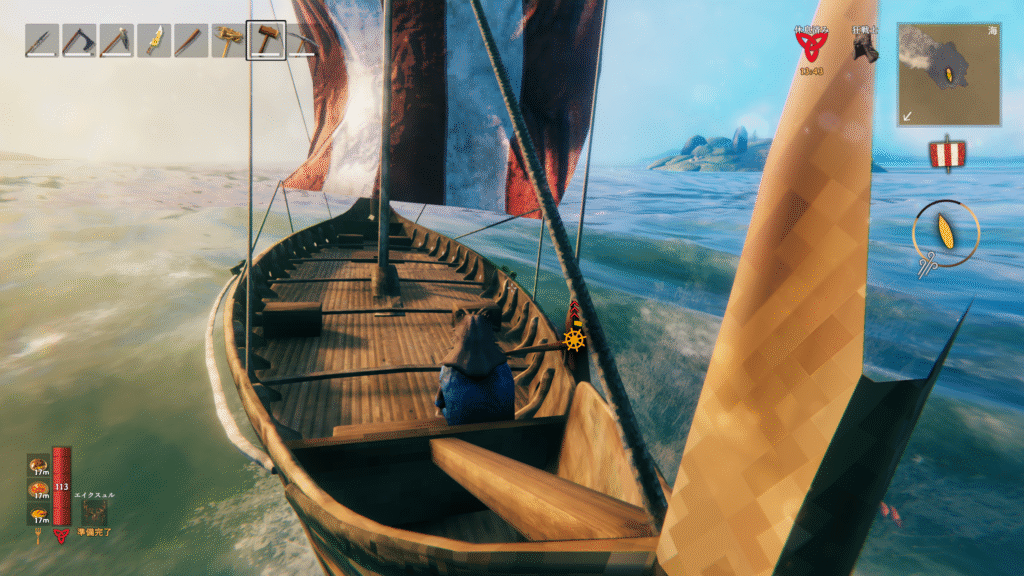The height and width of the screenshot is (576, 1024).
Task: Equip the dark-bladed axe hotbar slot
Action: pos(78,40)
